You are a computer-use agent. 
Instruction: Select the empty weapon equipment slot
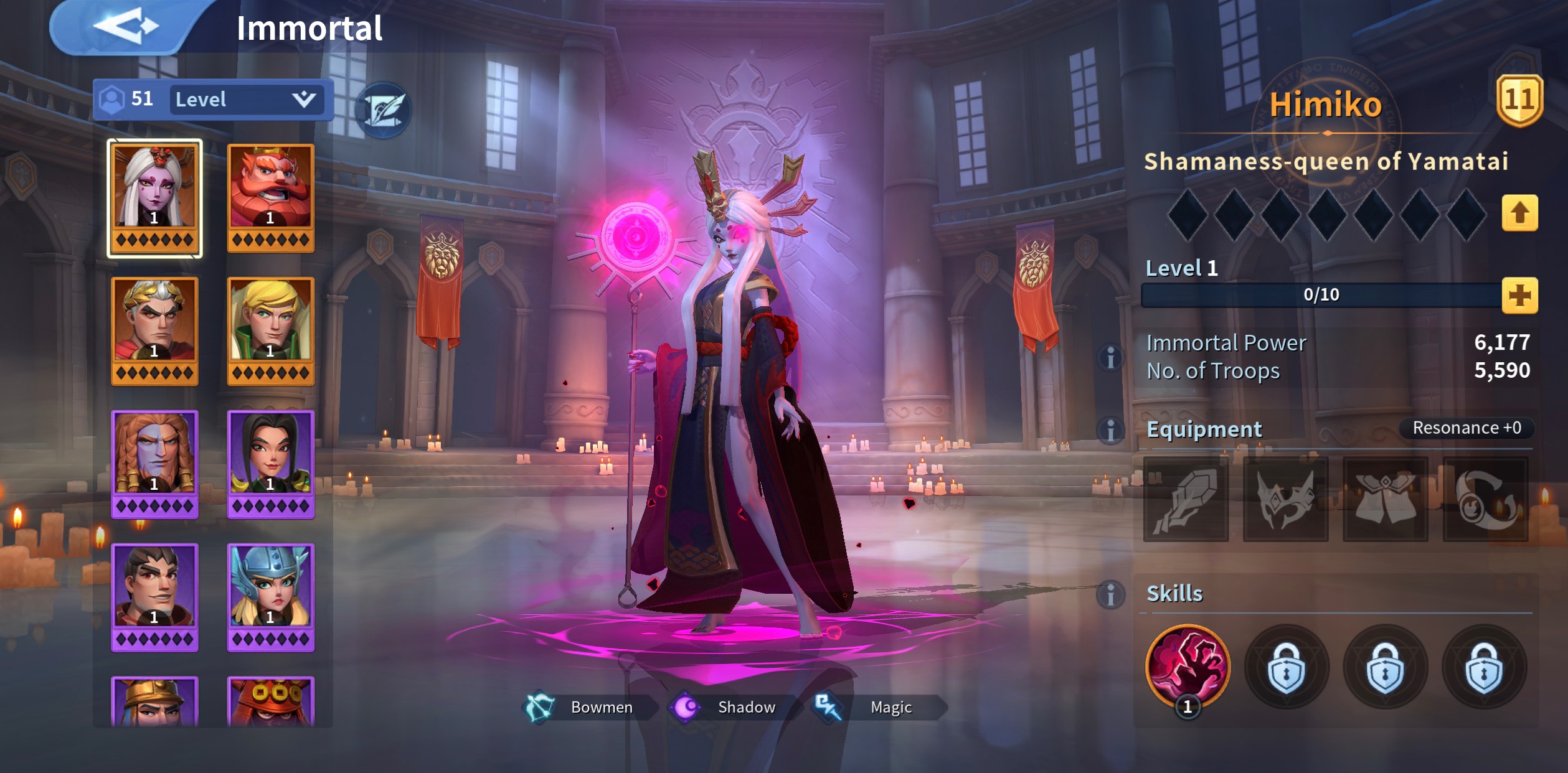(1186, 499)
